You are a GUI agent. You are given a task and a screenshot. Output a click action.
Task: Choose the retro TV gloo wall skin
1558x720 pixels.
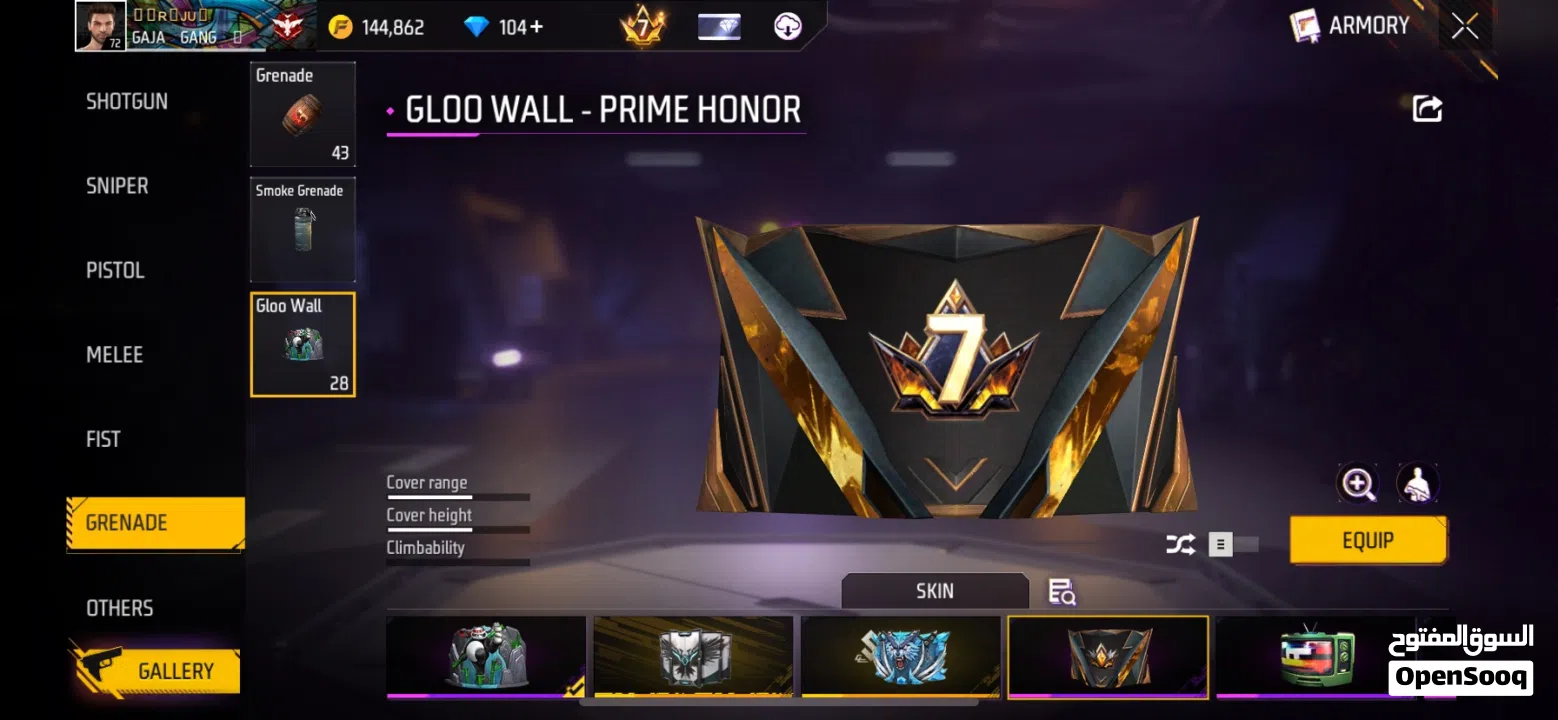coord(1316,657)
